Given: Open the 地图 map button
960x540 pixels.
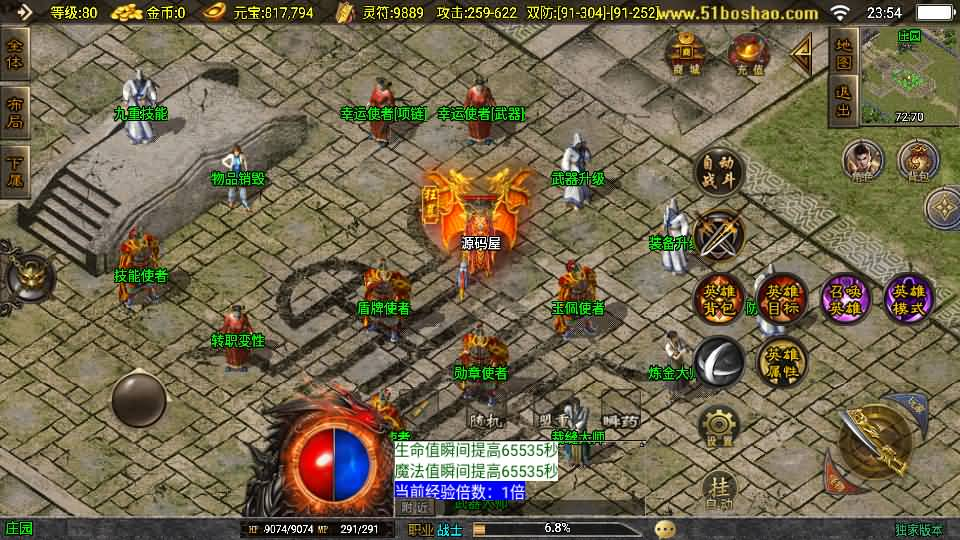Looking at the screenshot, I should [x=843, y=52].
